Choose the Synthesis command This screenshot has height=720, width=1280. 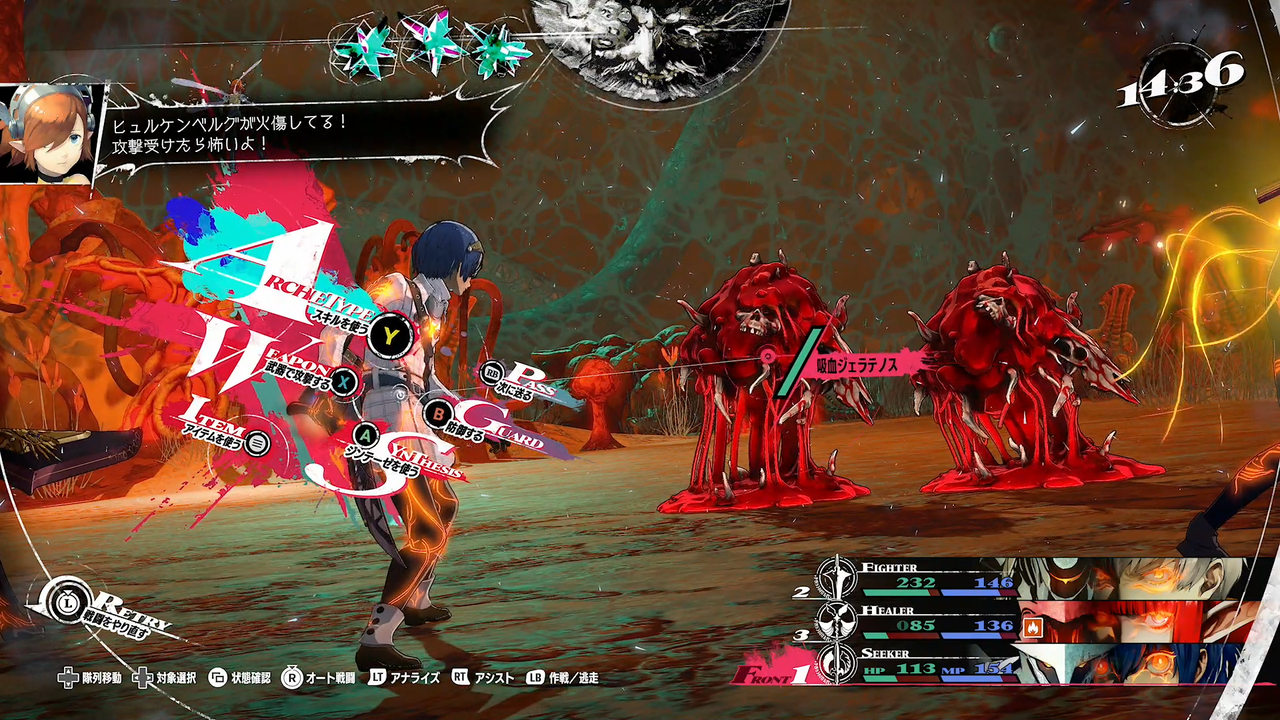pyautogui.click(x=366, y=435)
